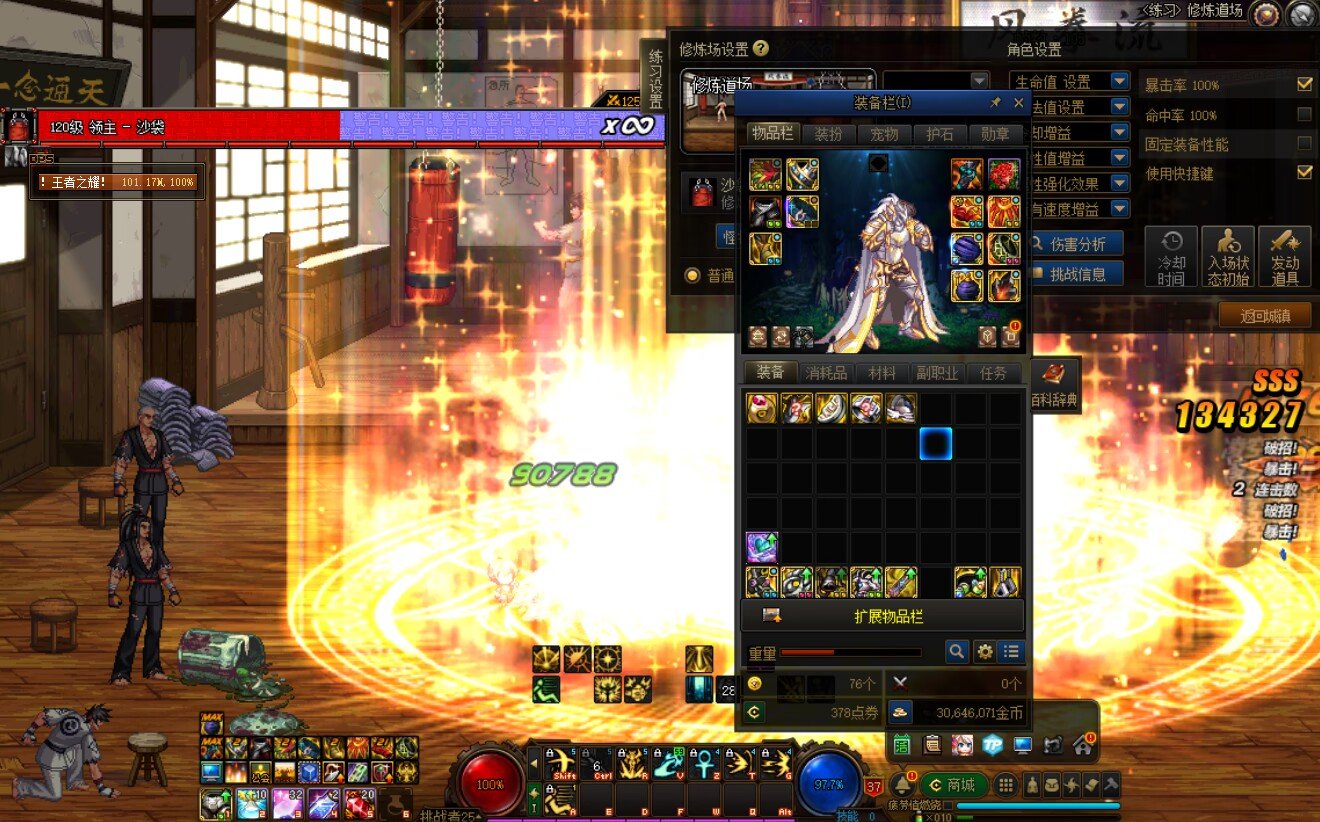This screenshot has width=1320, height=822.
Task: Toggle the 暴击率 100% checkbox
Action: [1304, 85]
